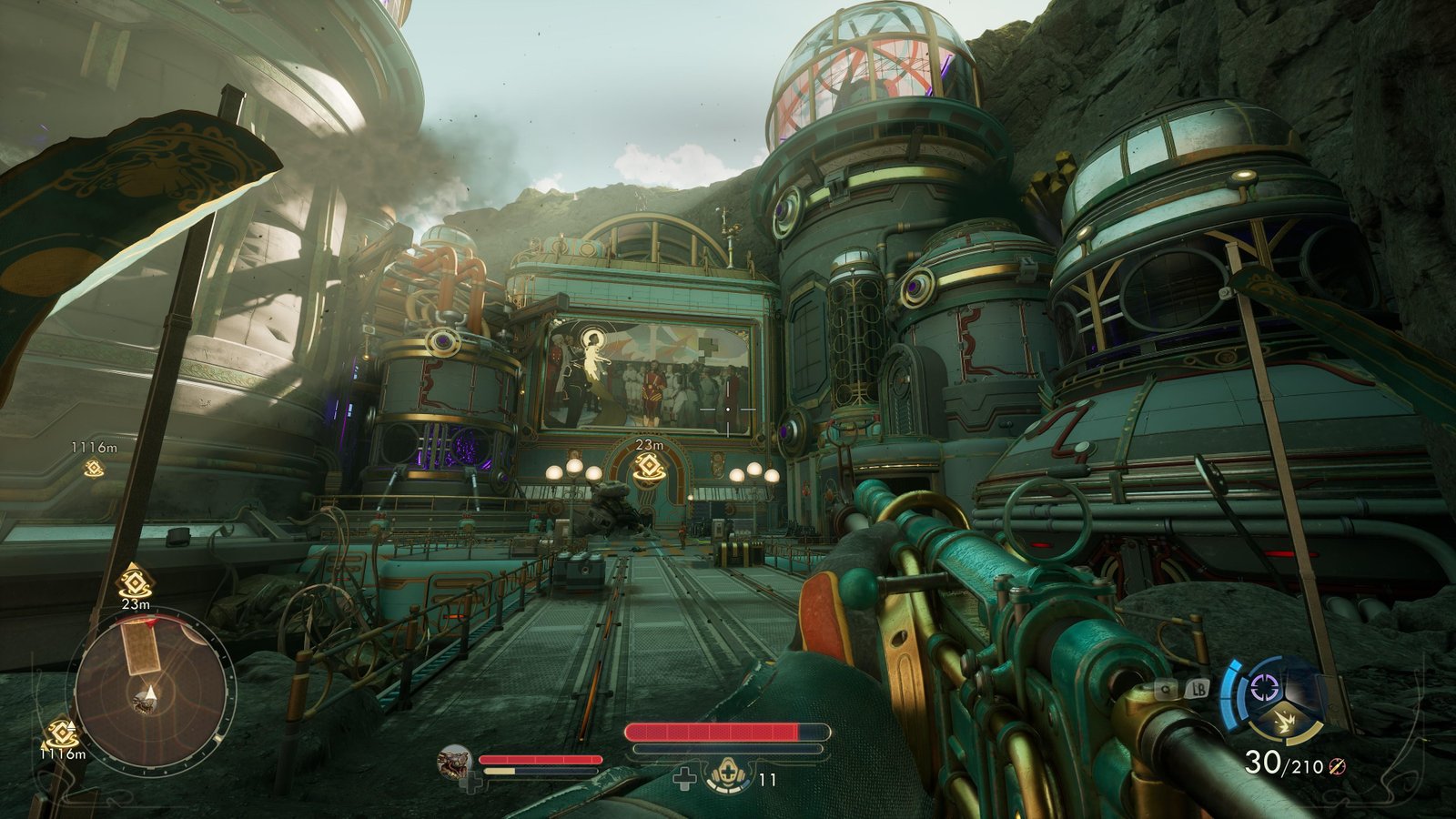Use the healing mask item icon
The height and width of the screenshot is (819, 1456).
[729, 777]
